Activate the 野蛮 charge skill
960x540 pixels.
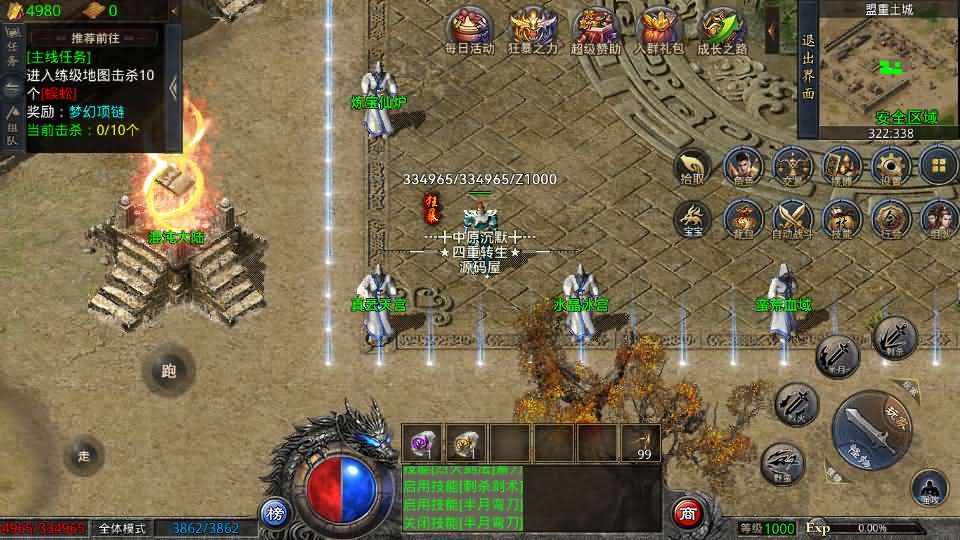coord(782,463)
